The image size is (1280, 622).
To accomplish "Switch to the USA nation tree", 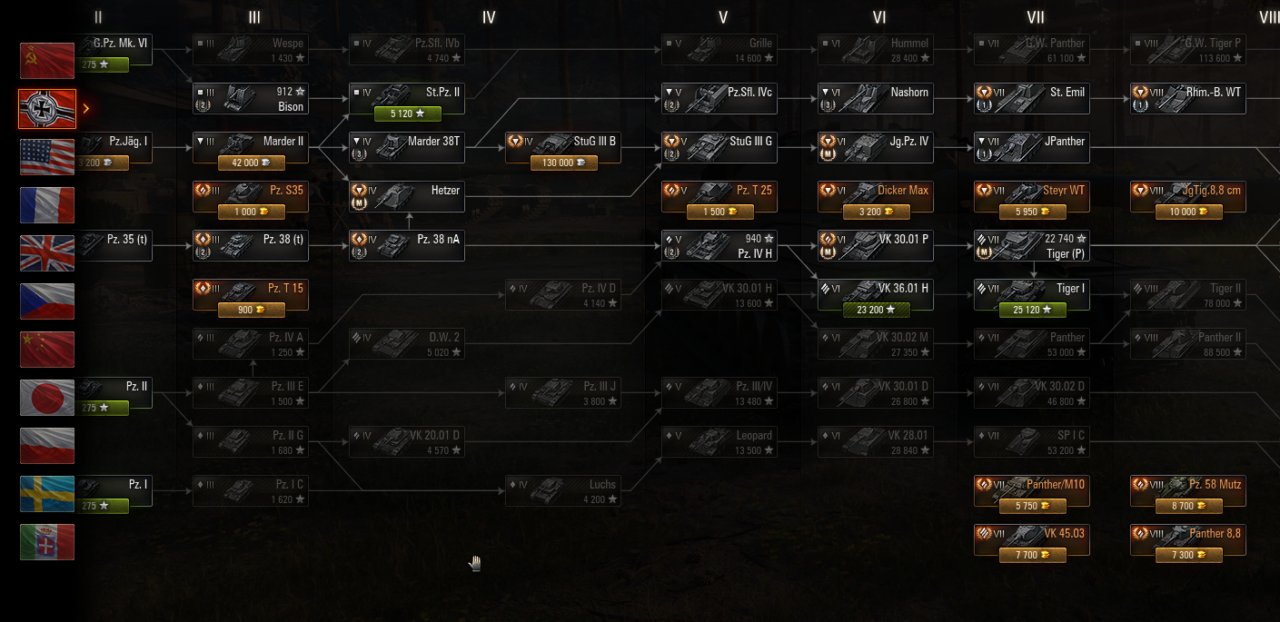I will 47,157.
